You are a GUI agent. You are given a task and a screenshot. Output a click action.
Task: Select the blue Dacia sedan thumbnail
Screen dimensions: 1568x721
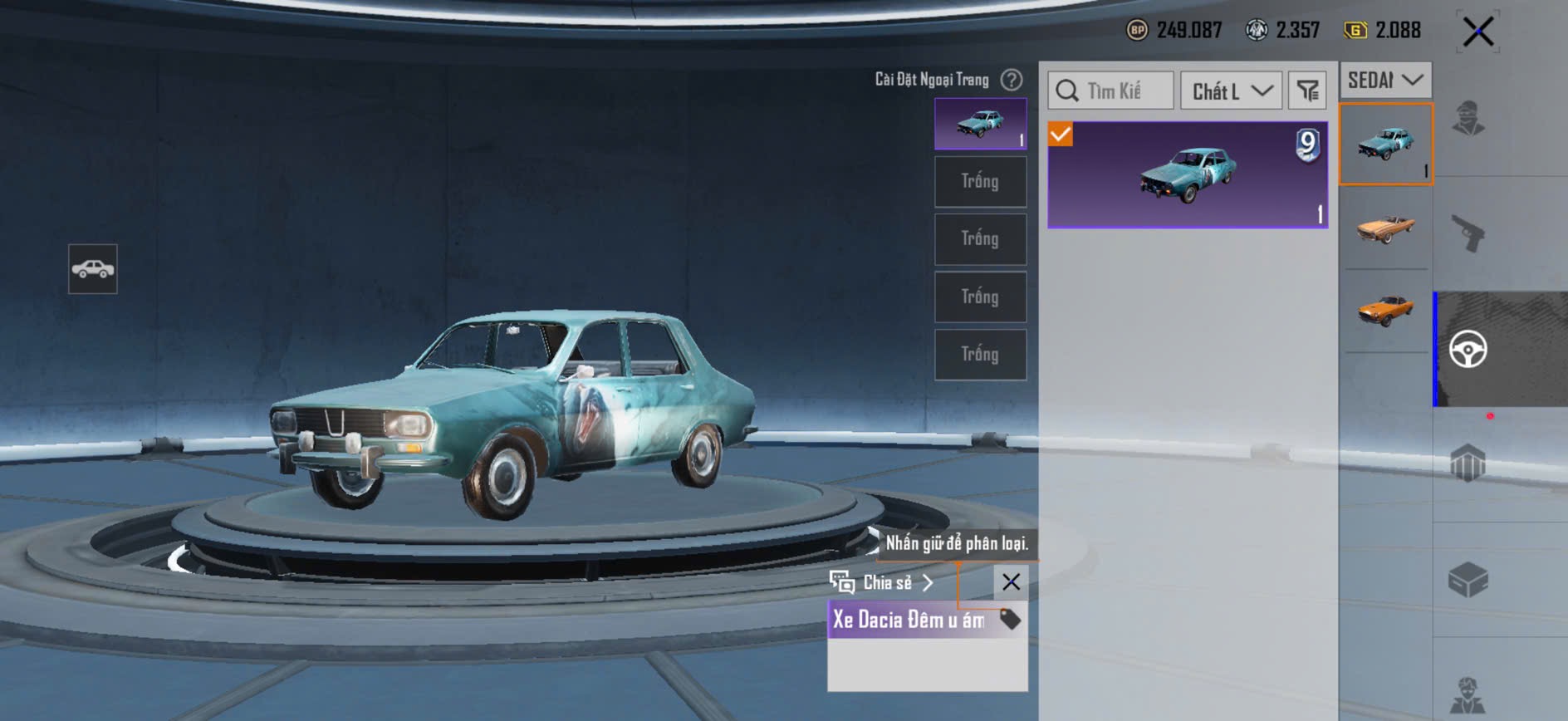point(1385,144)
